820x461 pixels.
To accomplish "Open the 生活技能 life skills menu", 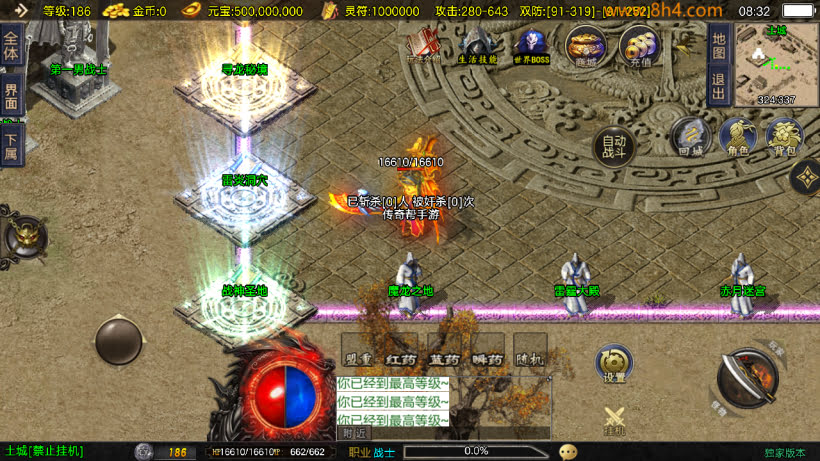I will pyautogui.click(x=477, y=46).
